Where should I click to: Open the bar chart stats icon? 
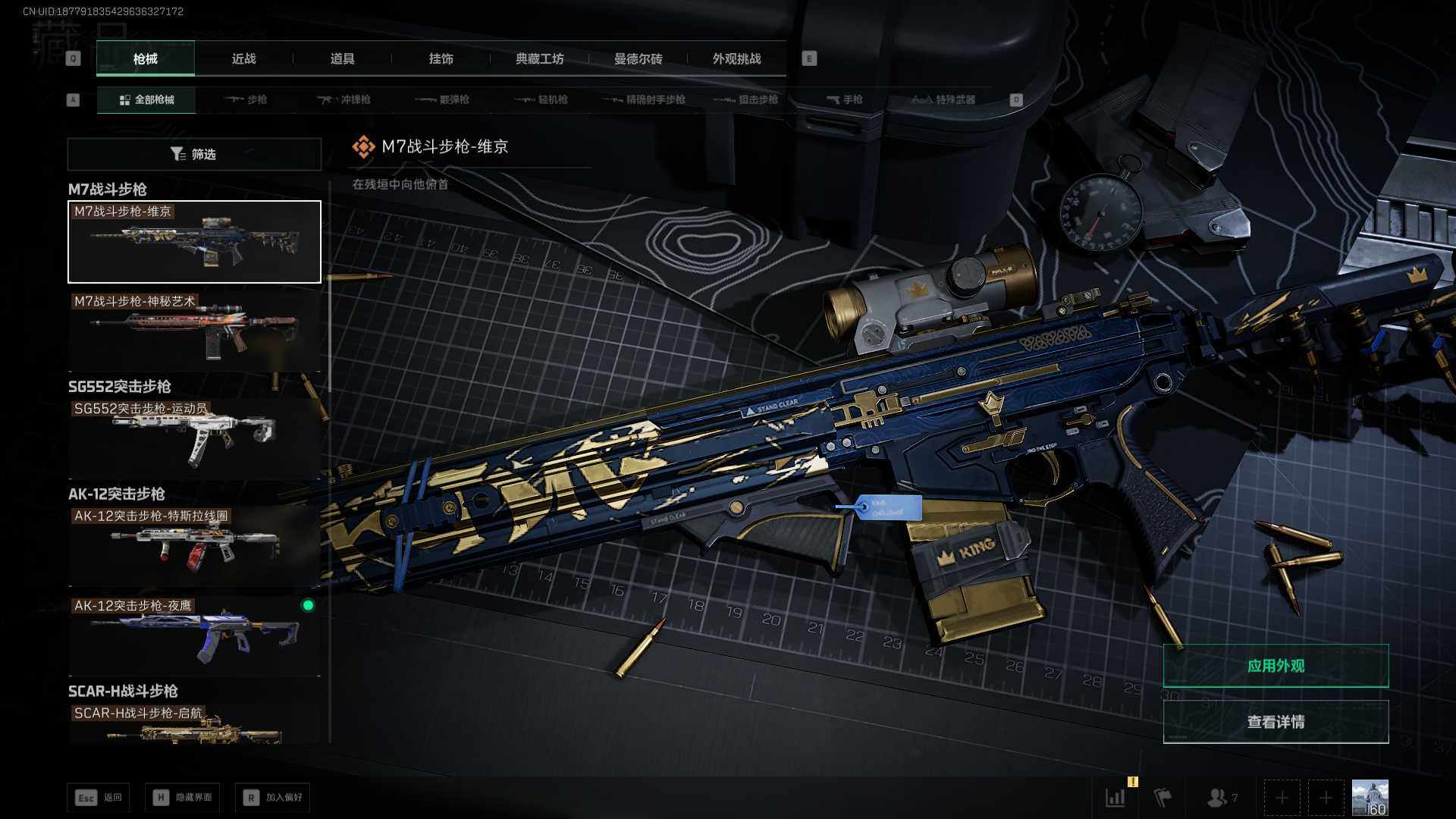1116,797
